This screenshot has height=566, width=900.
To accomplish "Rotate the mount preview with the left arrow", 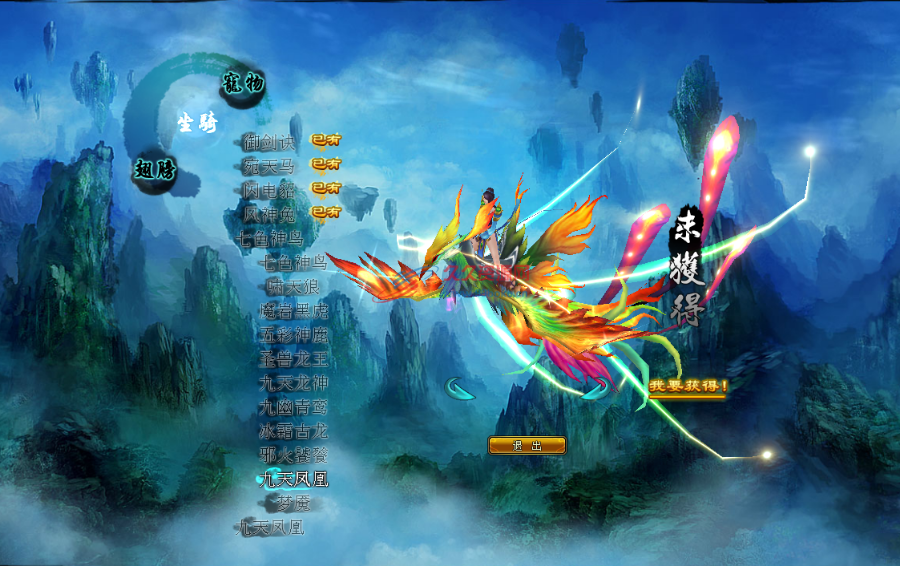I will 459,389.
